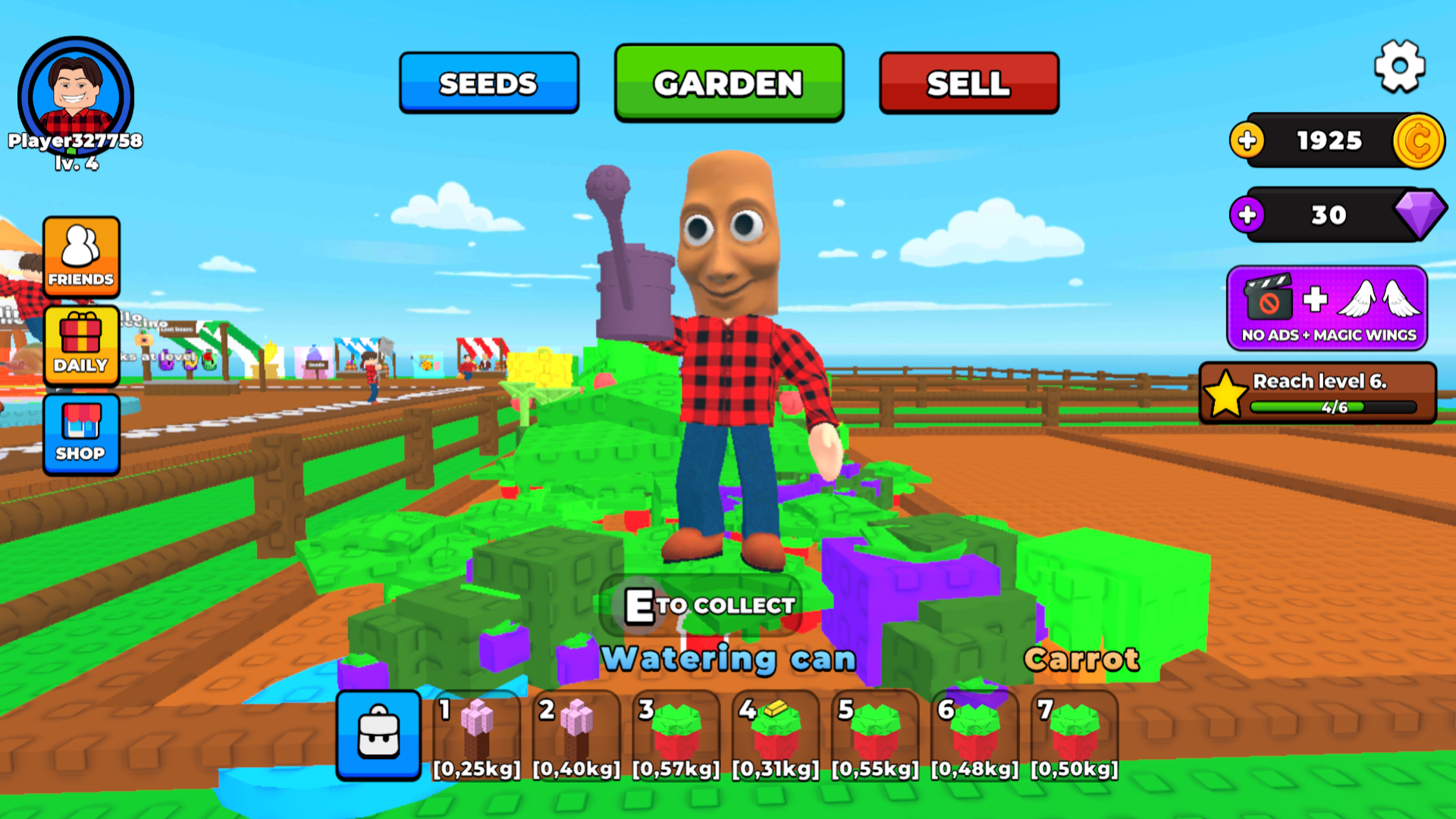Purchase NO ADS + MAGIC WINGS bundle
1456x819 pixels.
click(1326, 309)
